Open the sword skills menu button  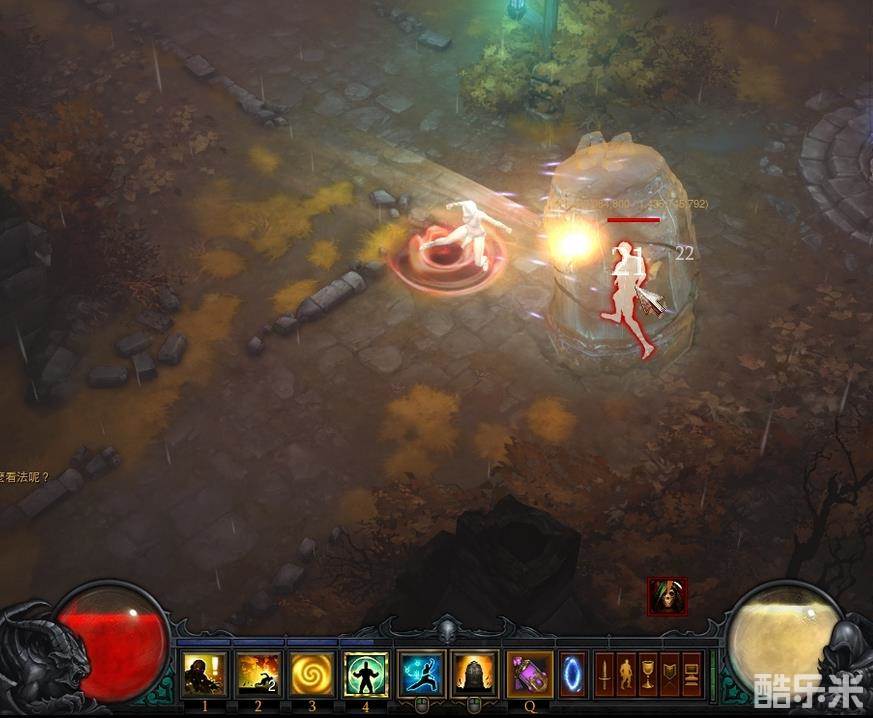(x=604, y=674)
